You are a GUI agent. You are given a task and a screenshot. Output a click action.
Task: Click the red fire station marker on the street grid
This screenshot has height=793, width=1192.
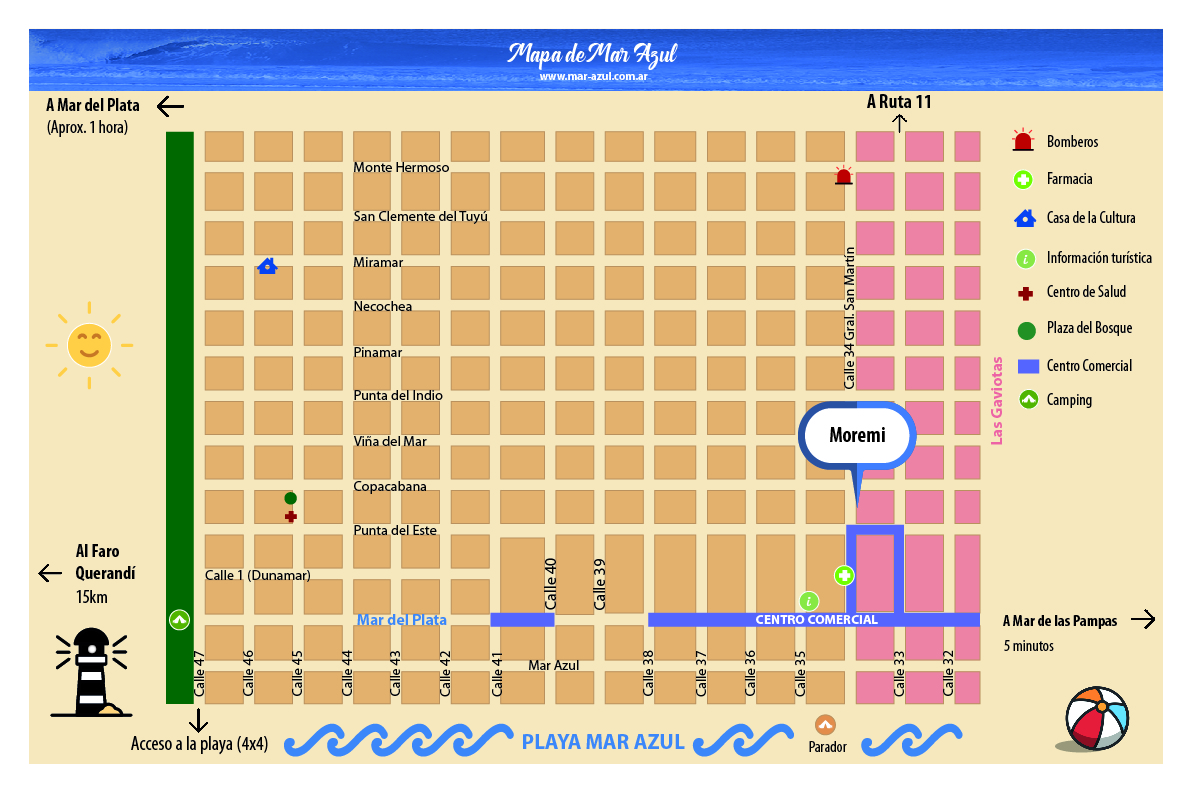843,177
